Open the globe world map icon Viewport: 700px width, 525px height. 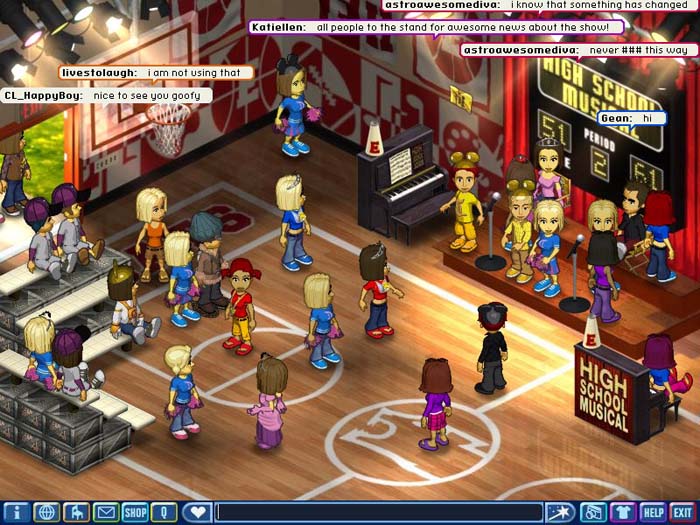(x=46, y=513)
